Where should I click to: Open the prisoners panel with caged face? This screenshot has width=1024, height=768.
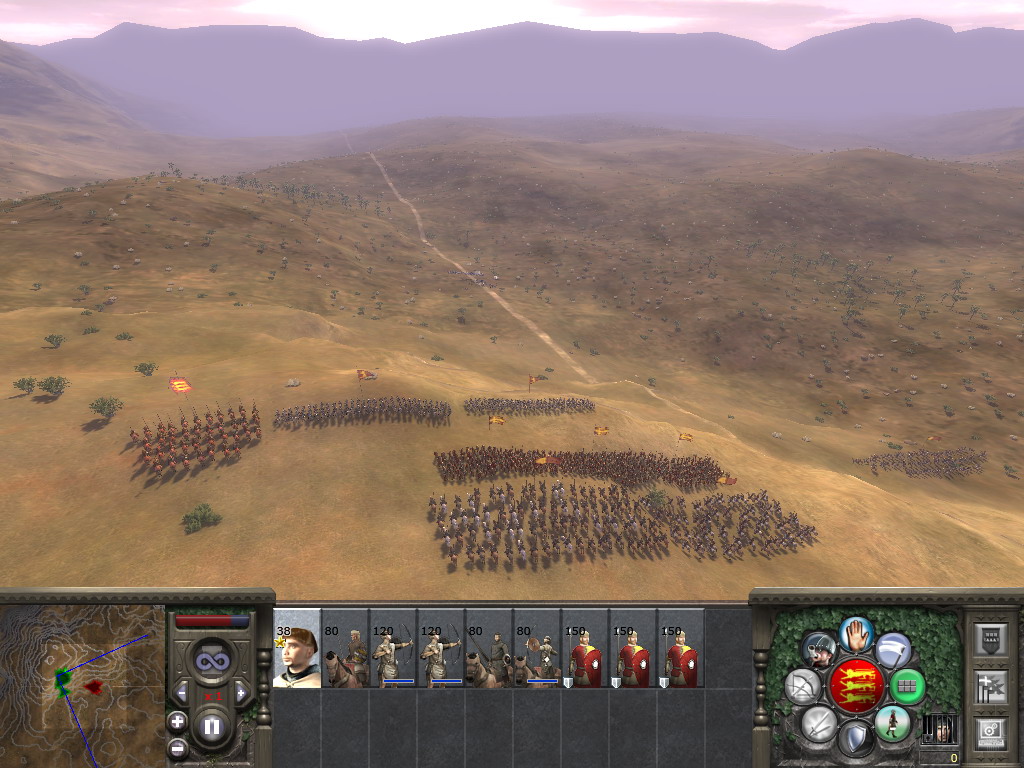(937, 728)
